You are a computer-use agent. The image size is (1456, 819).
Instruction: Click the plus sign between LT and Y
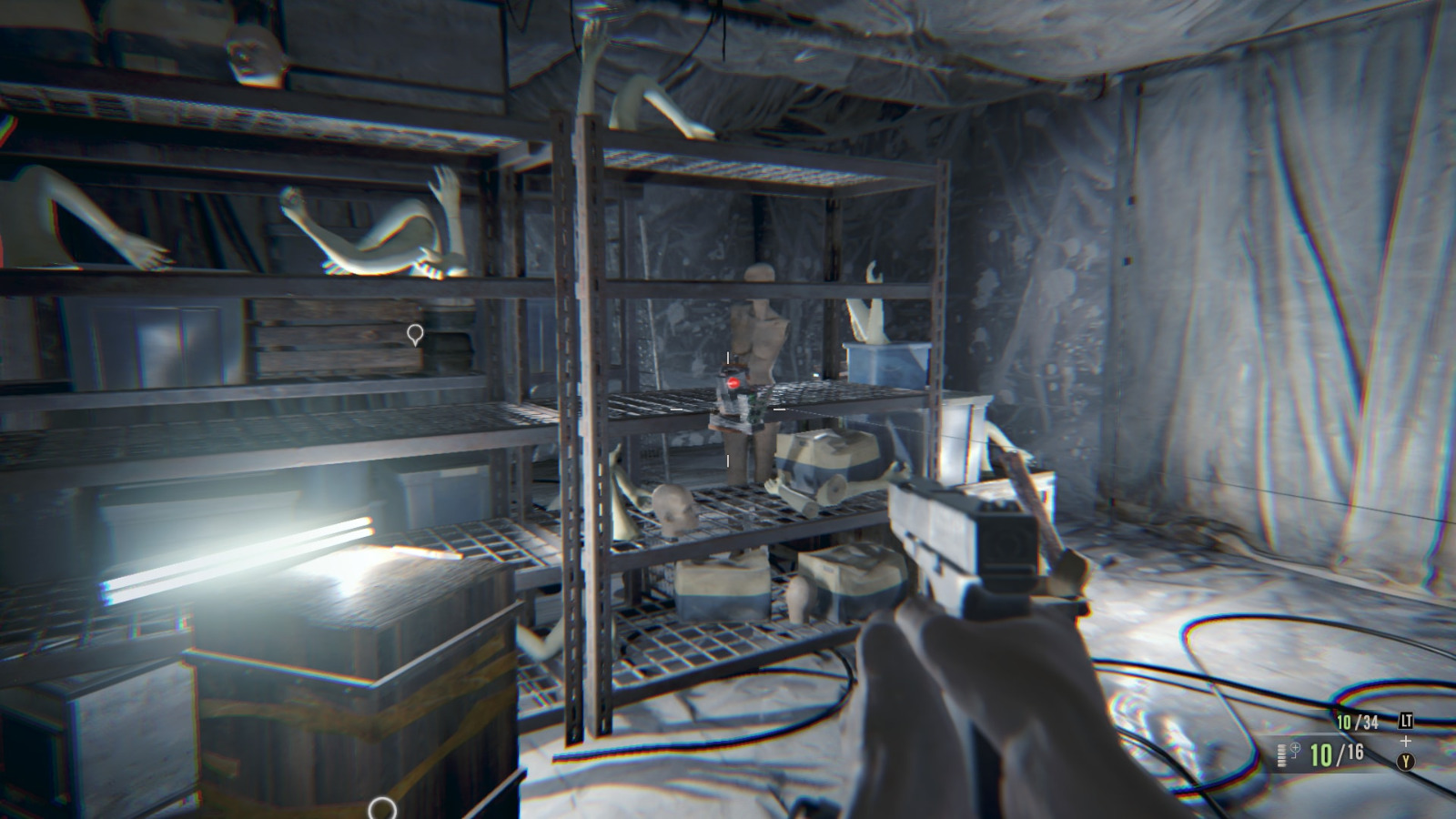pos(1405,741)
